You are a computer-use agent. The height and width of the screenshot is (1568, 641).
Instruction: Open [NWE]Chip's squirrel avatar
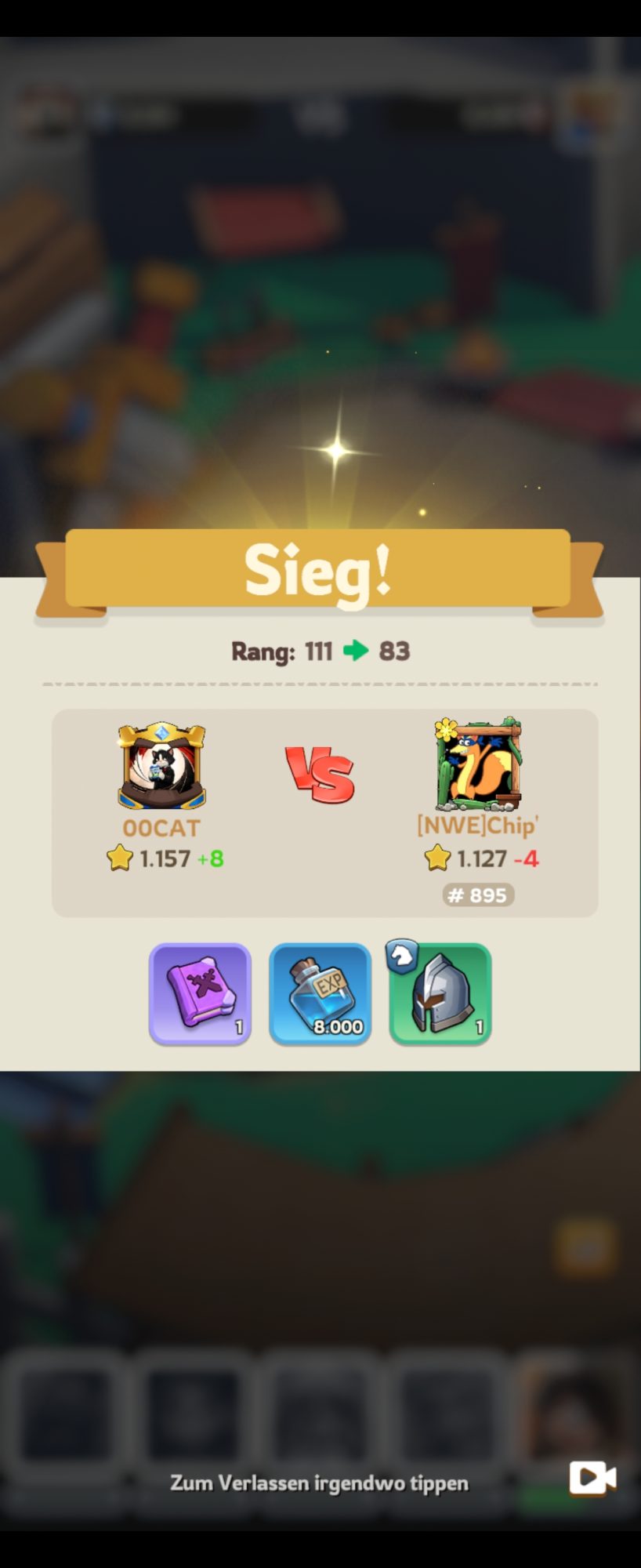click(477, 764)
